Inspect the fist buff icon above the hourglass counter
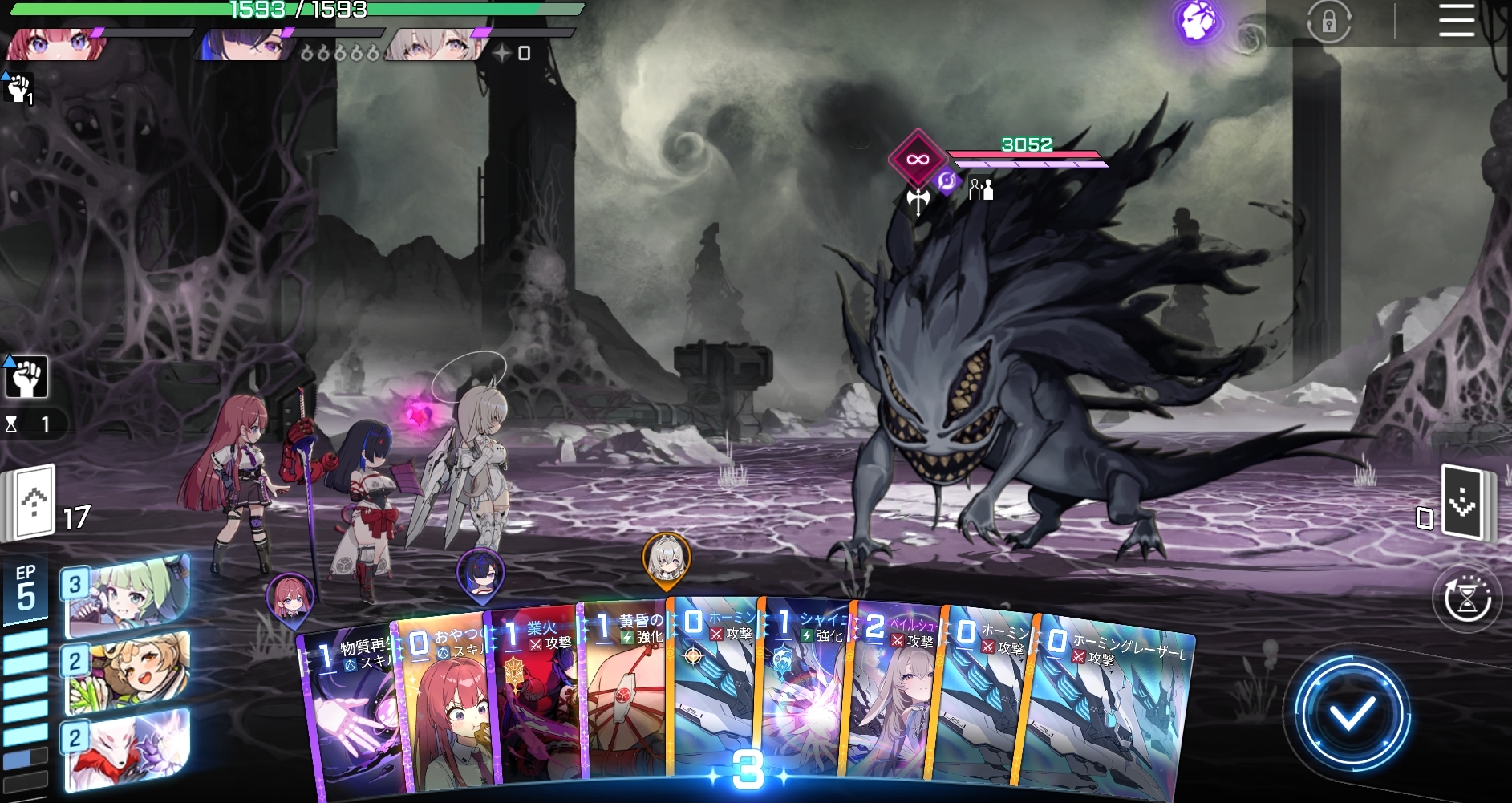Screen dimensions: 1512x803 [x=26, y=377]
